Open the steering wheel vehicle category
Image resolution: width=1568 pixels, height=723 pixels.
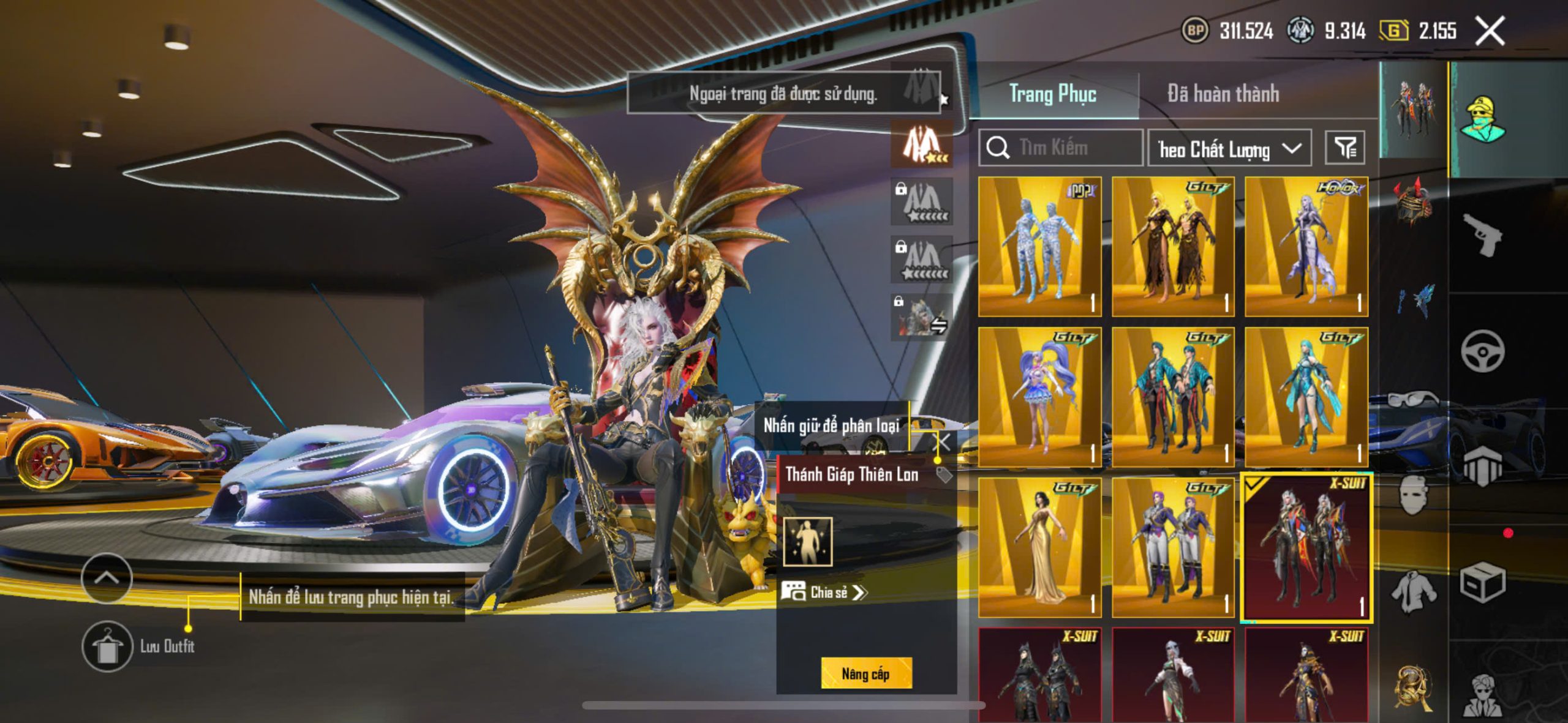[x=1482, y=351]
